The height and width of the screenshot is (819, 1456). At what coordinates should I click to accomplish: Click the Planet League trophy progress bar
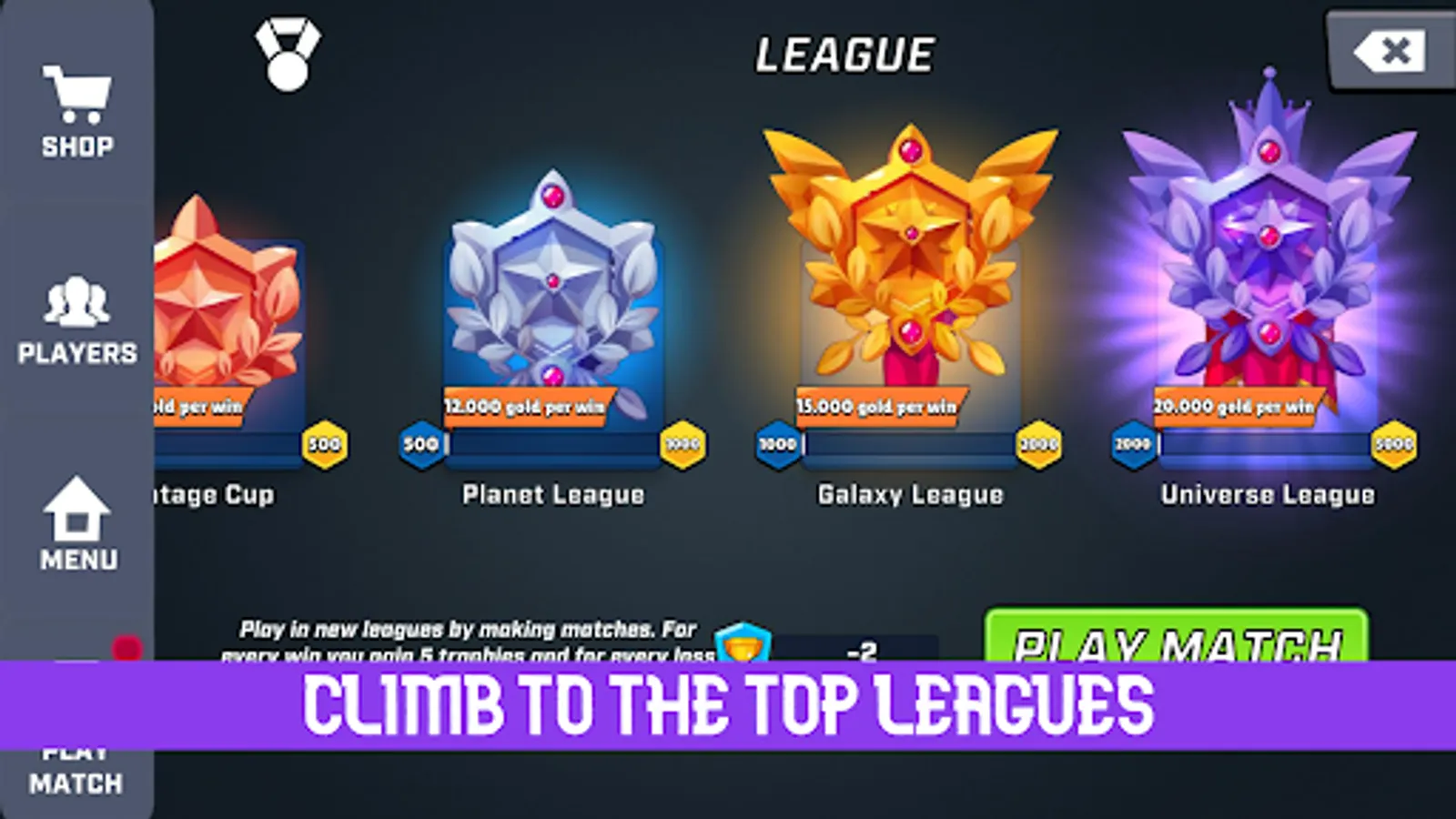point(553,446)
